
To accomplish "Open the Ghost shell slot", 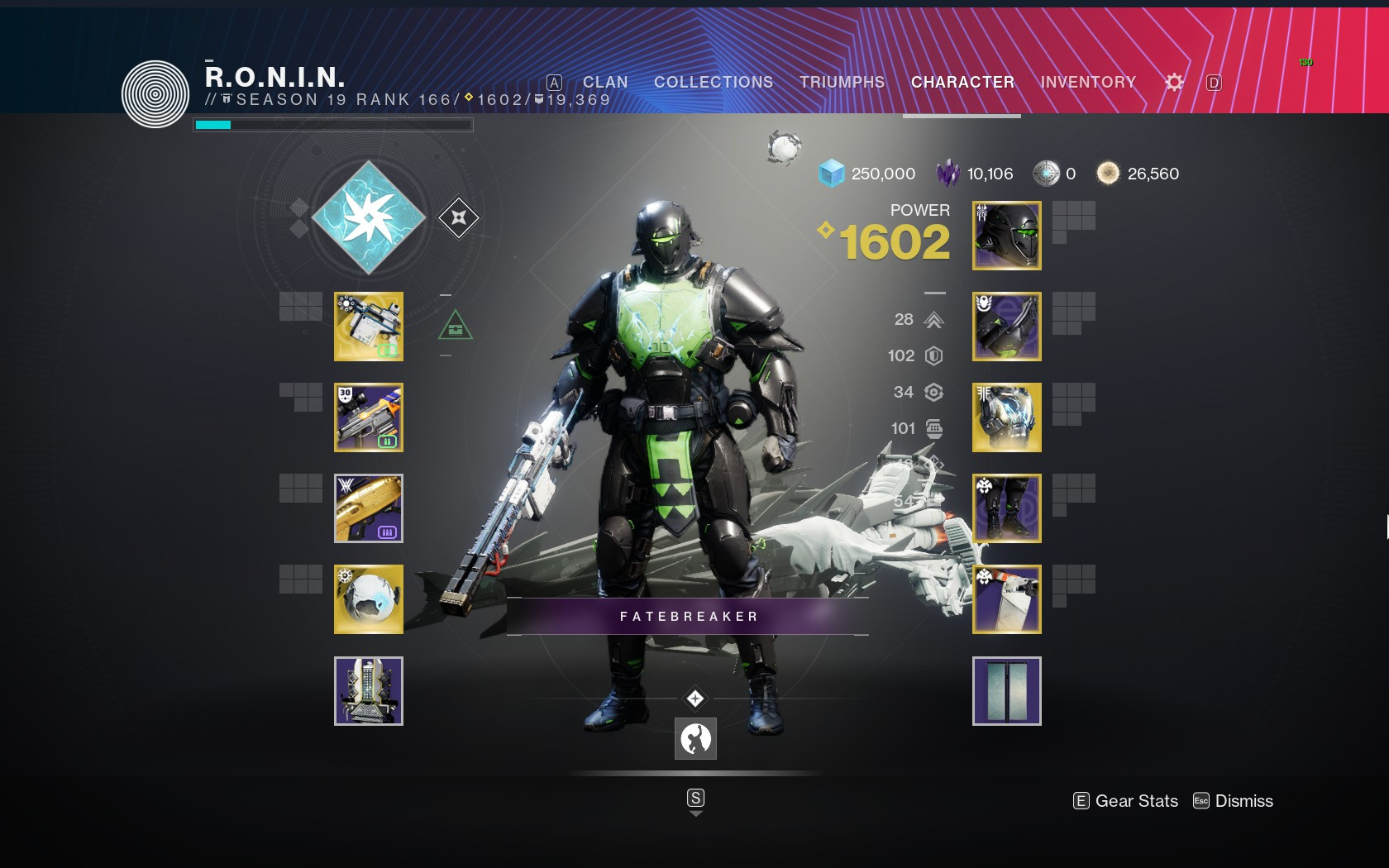I will tap(369, 599).
